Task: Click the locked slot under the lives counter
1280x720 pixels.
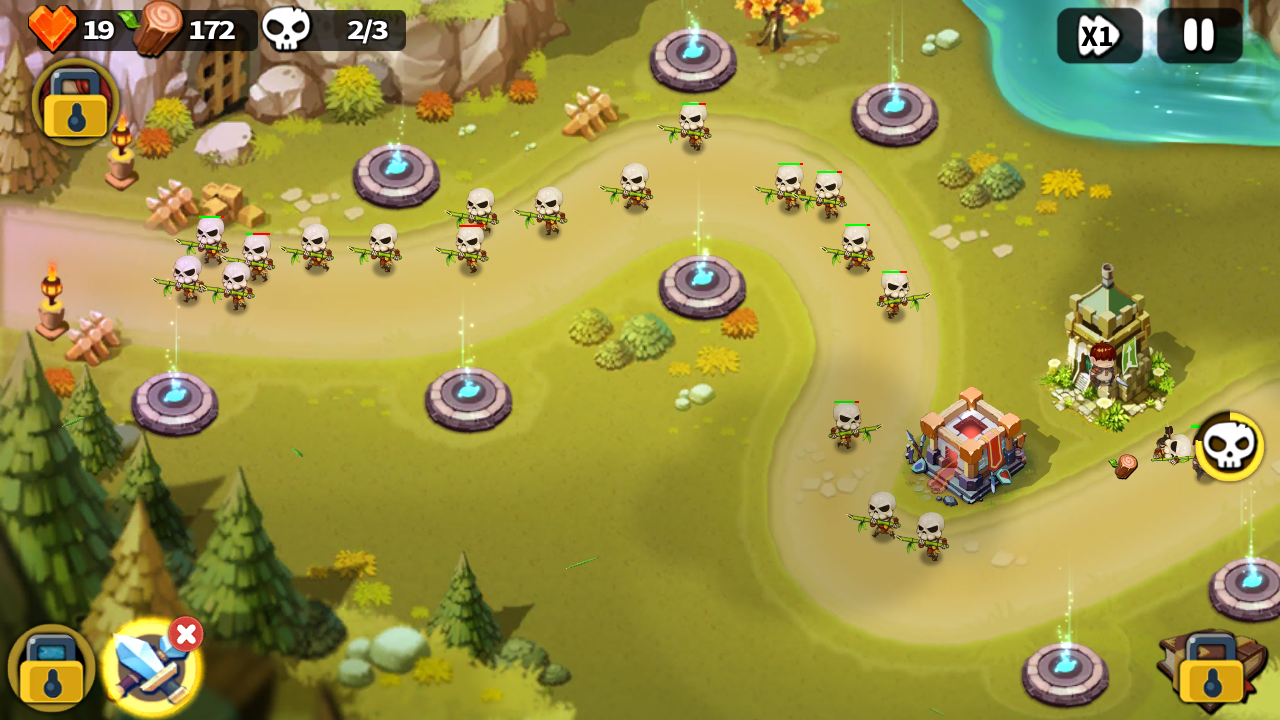Action: [x=75, y=101]
